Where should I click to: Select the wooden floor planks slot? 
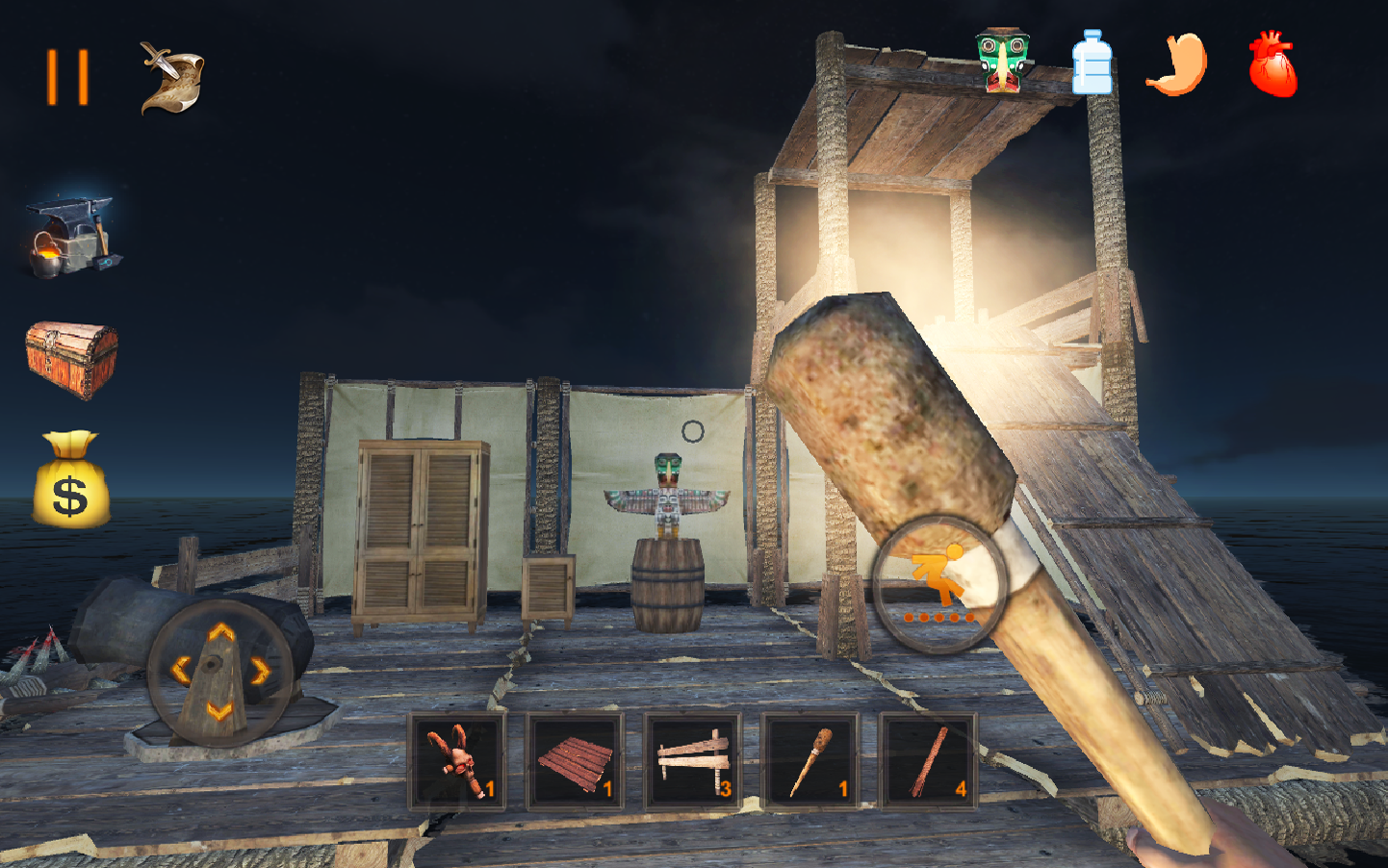575,762
